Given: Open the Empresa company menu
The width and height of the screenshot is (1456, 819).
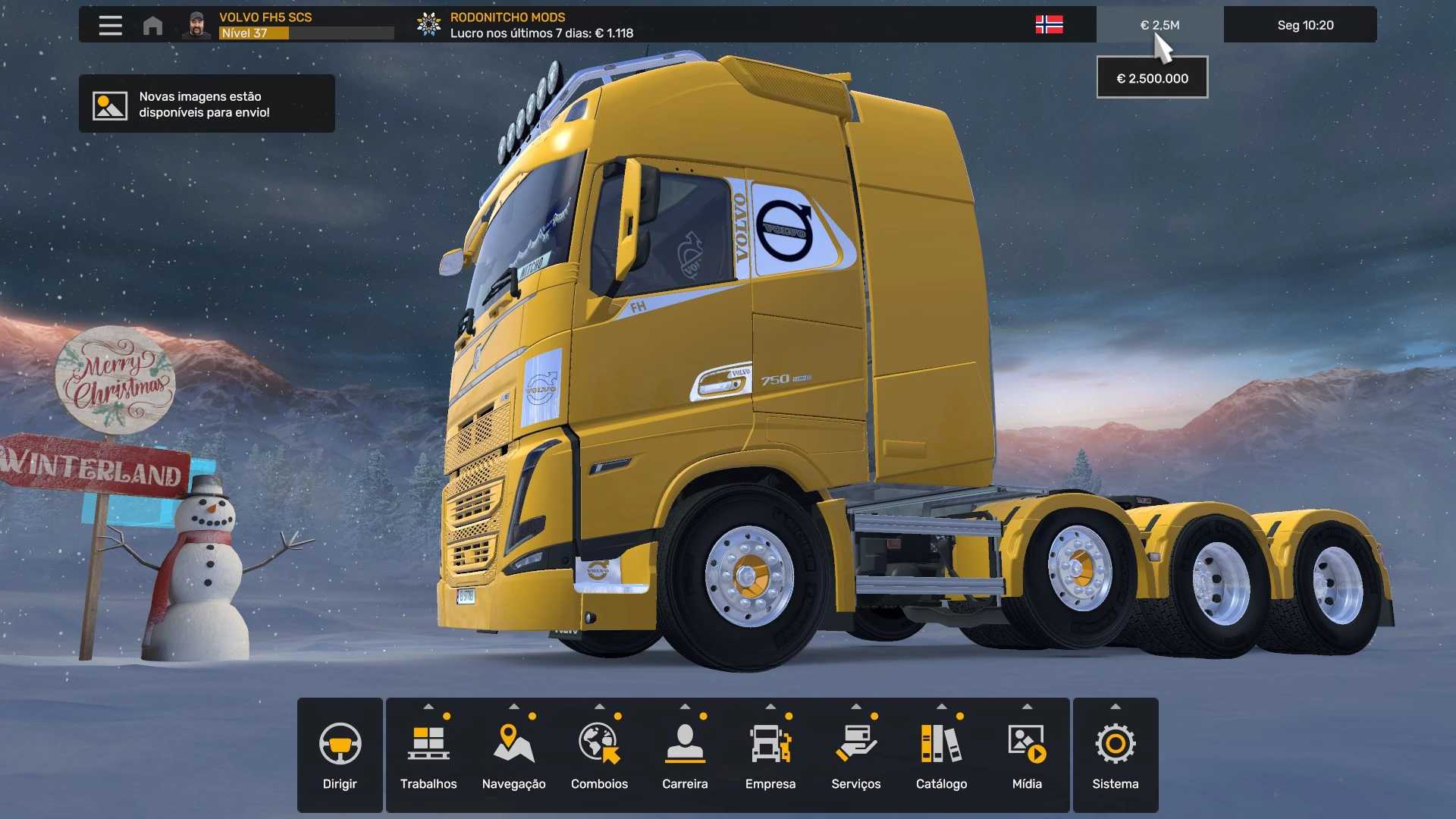Looking at the screenshot, I should click(x=770, y=755).
